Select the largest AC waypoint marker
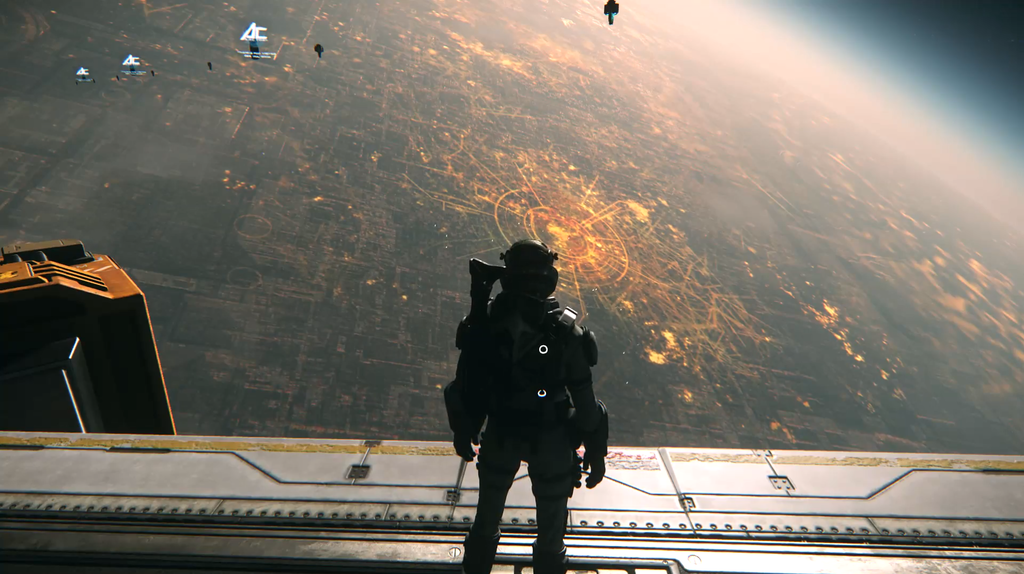The width and height of the screenshot is (1024, 574). [254, 34]
